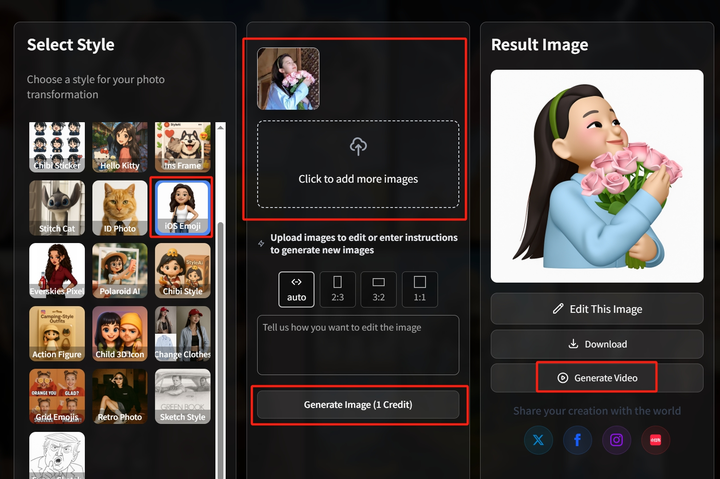
Task: Open the uploaded photo thumbnail
Action: [288, 78]
